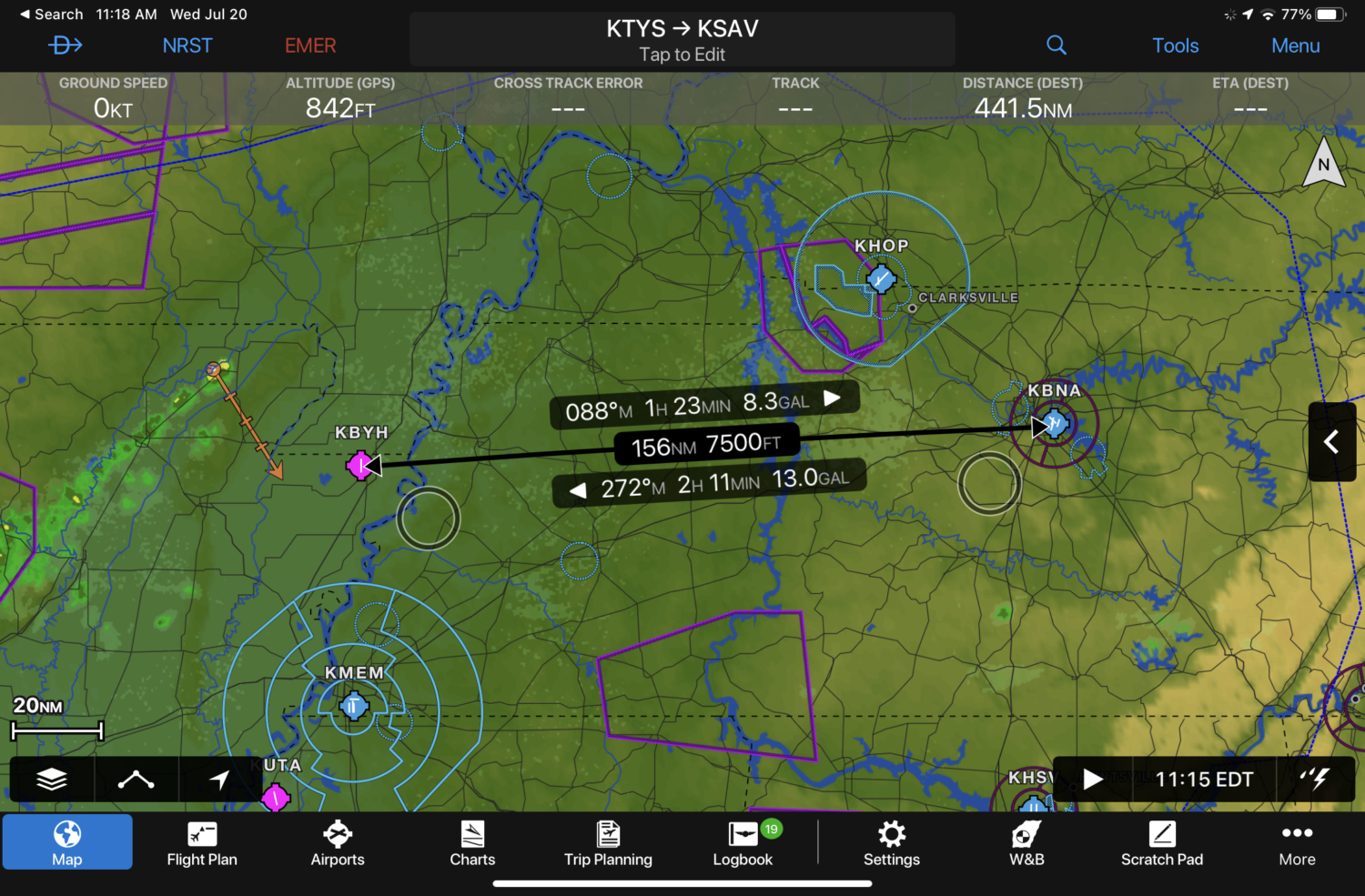1365x896 pixels.
Task: Open Trip Planning
Action: (x=608, y=841)
